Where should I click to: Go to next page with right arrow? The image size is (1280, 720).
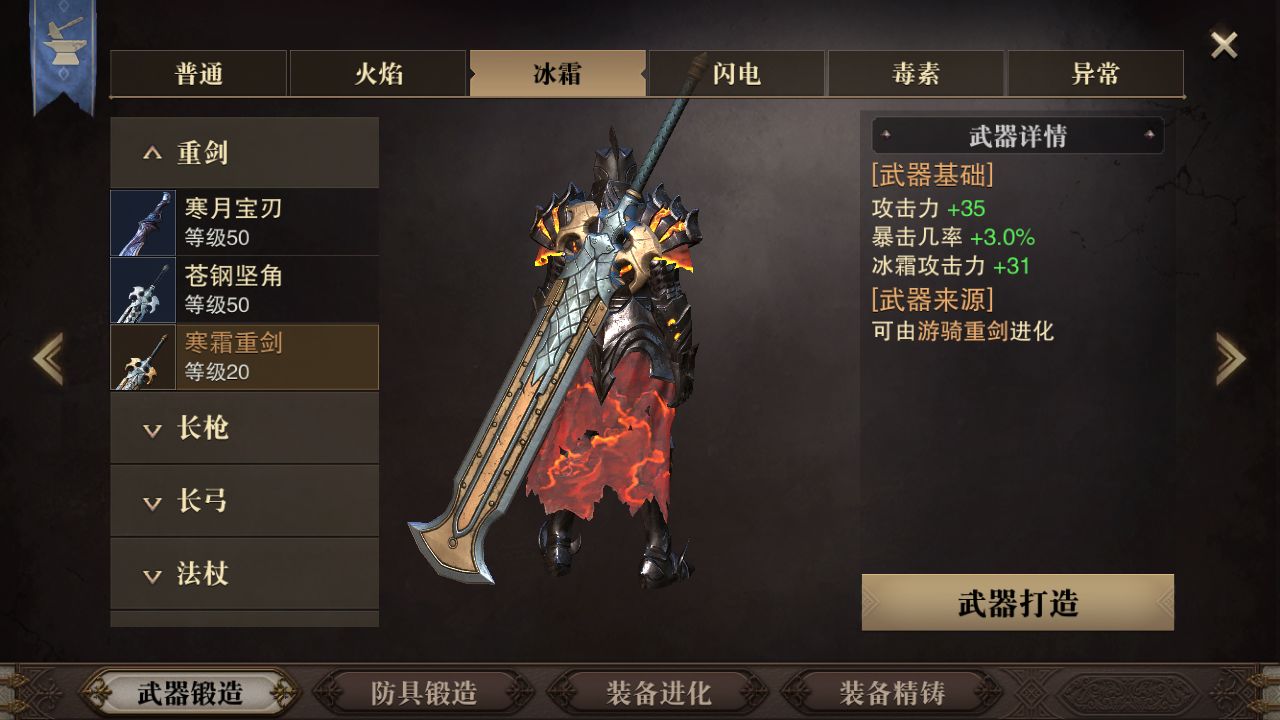click(x=1230, y=358)
